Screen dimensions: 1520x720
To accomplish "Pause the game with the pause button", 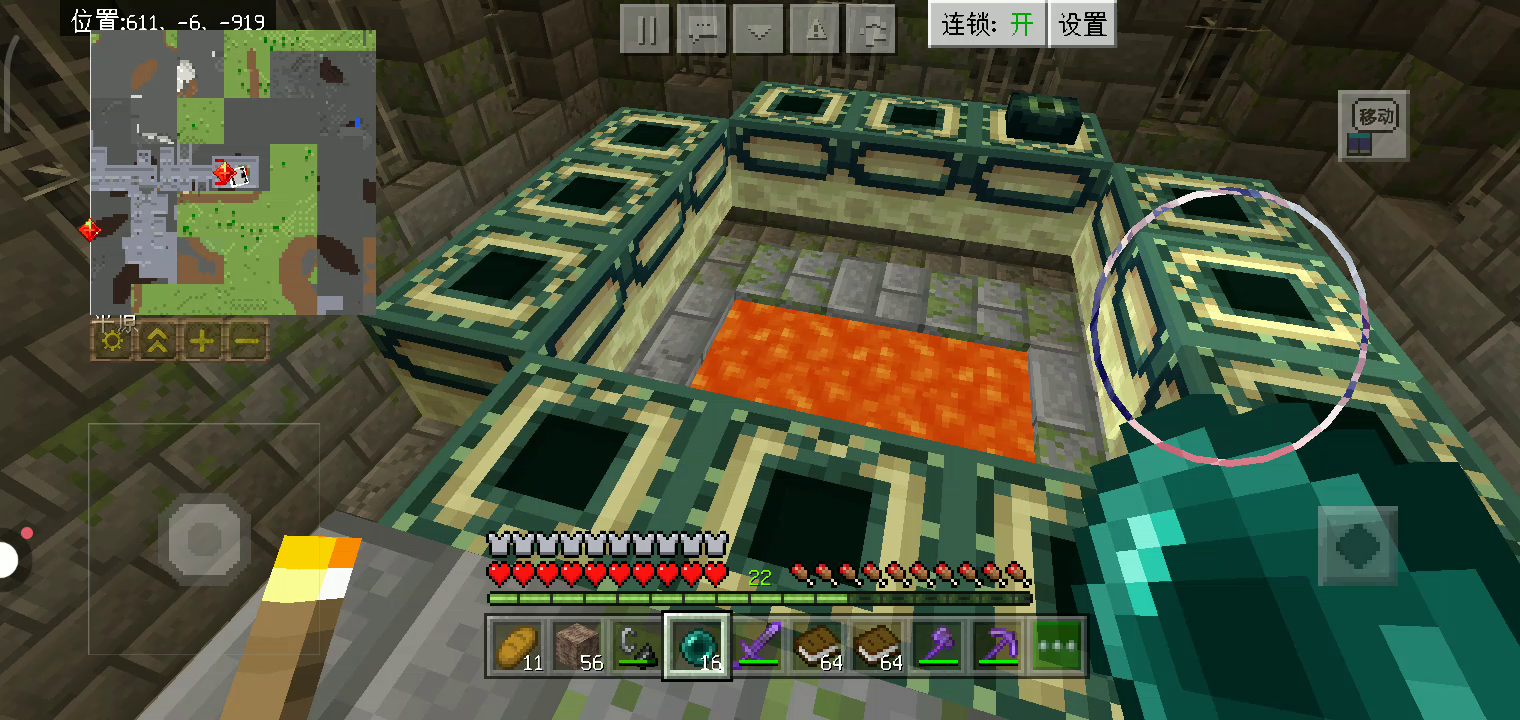I will pyautogui.click(x=645, y=29).
